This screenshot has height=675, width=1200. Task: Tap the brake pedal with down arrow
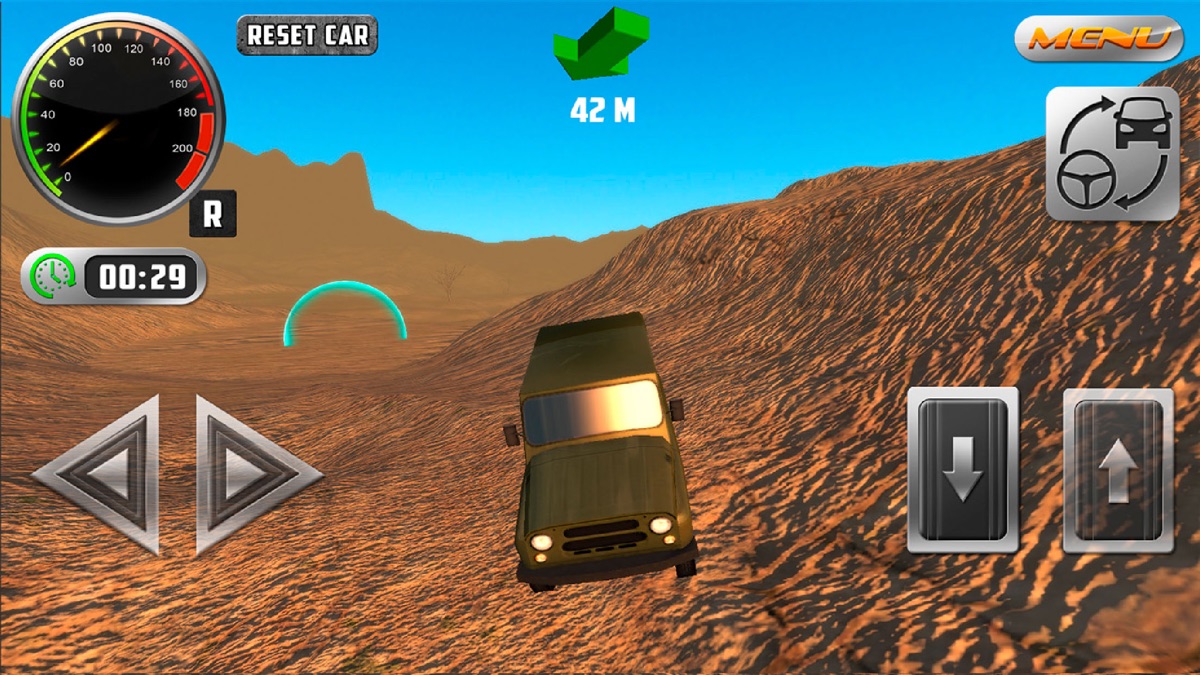tap(962, 470)
